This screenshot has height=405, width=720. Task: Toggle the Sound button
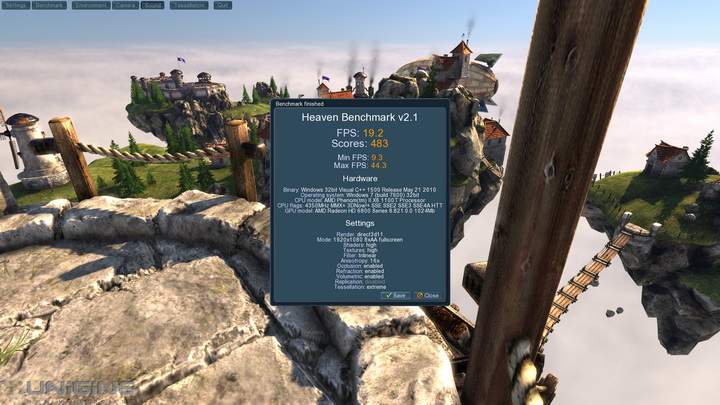pos(152,5)
